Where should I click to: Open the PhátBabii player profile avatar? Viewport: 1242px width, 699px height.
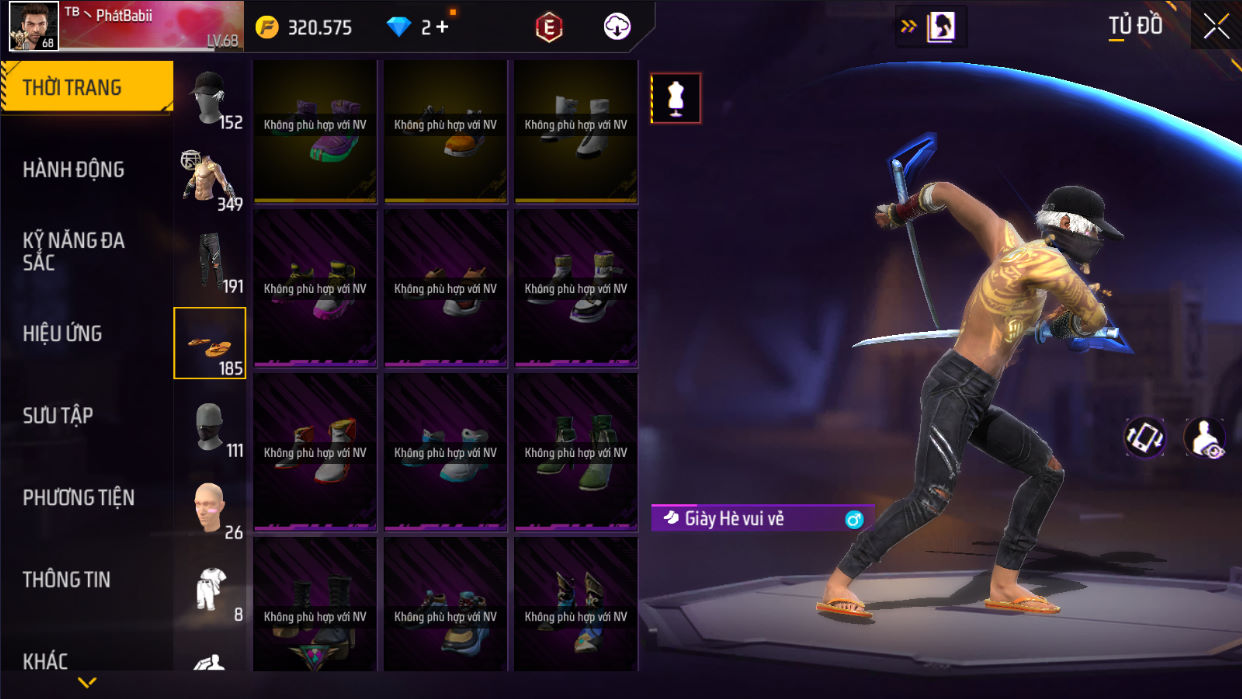coord(33,26)
